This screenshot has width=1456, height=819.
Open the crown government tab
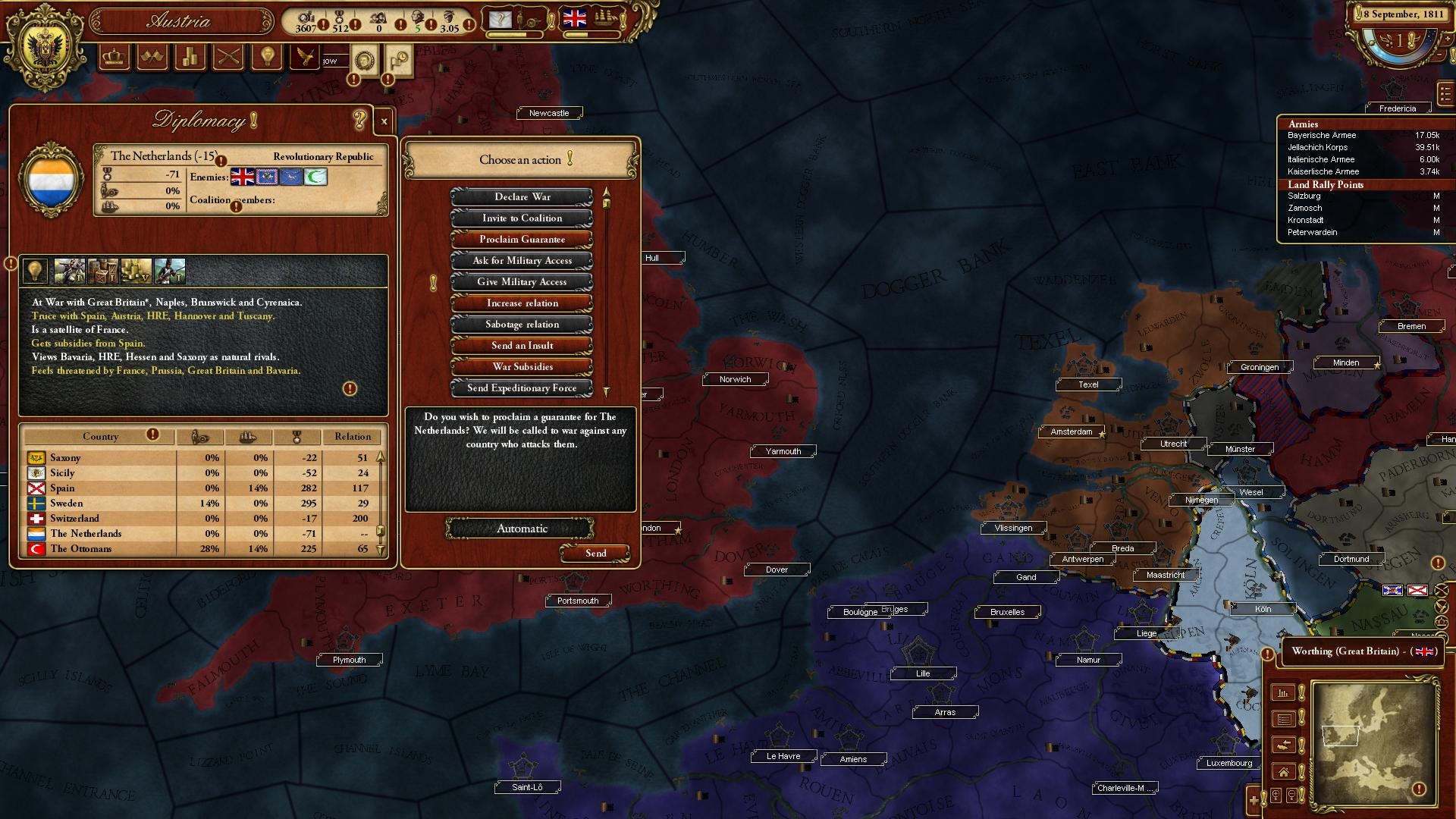click(x=115, y=57)
